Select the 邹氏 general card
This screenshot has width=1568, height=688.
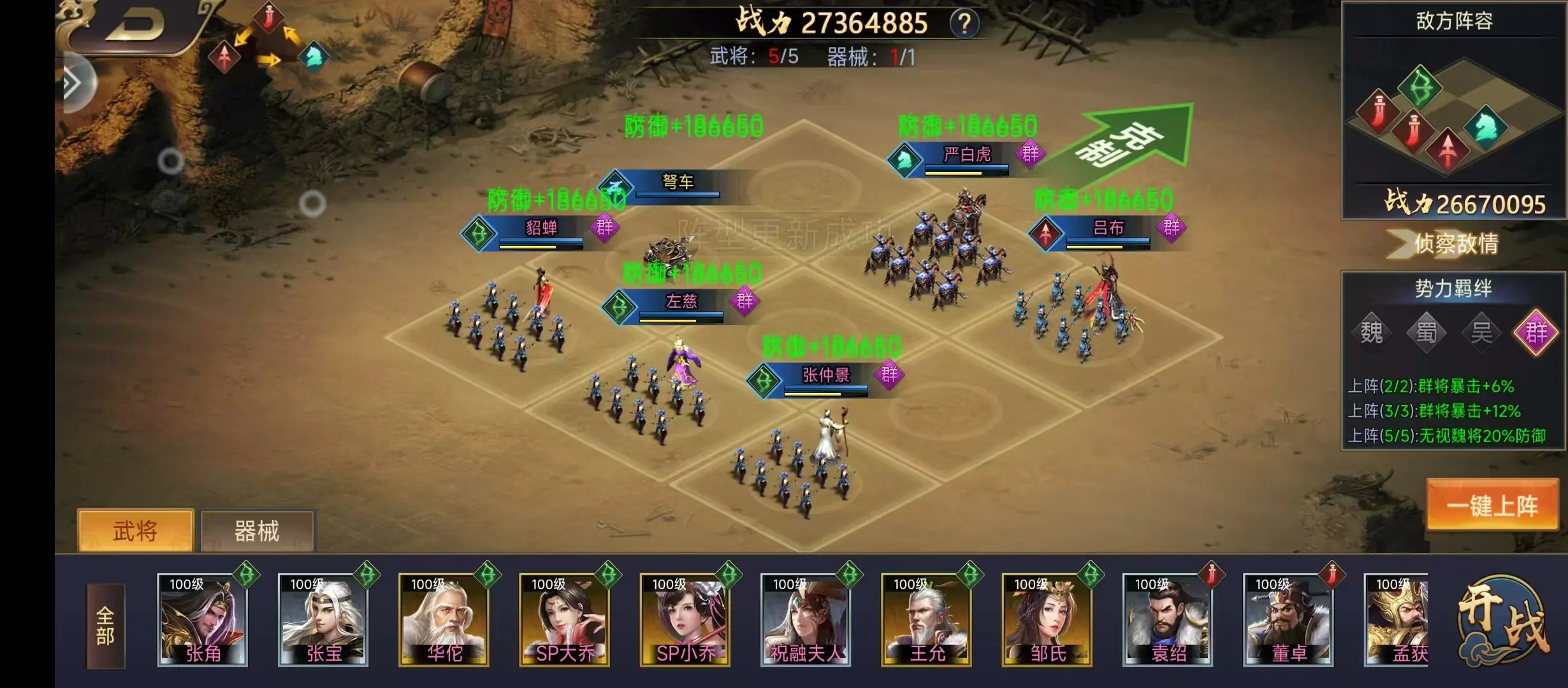(1047, 620)
